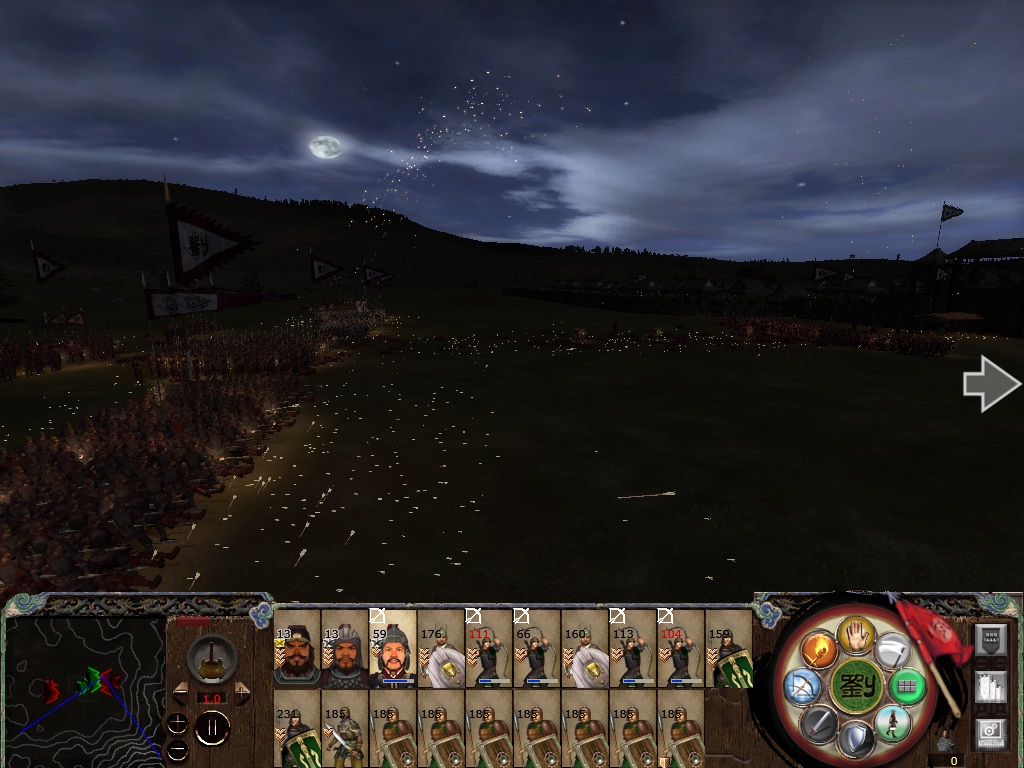Toggle fire at will with the bow button
The height and width of the screenshot is (768, 1024).
click(x=802, y=686)
